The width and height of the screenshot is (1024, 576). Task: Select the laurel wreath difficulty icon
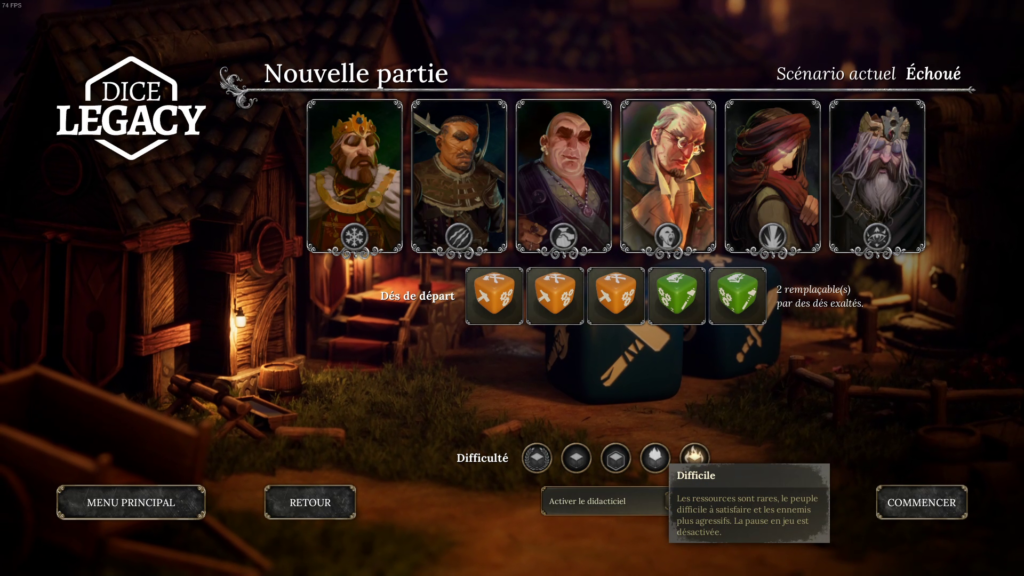tap(536, 458)
